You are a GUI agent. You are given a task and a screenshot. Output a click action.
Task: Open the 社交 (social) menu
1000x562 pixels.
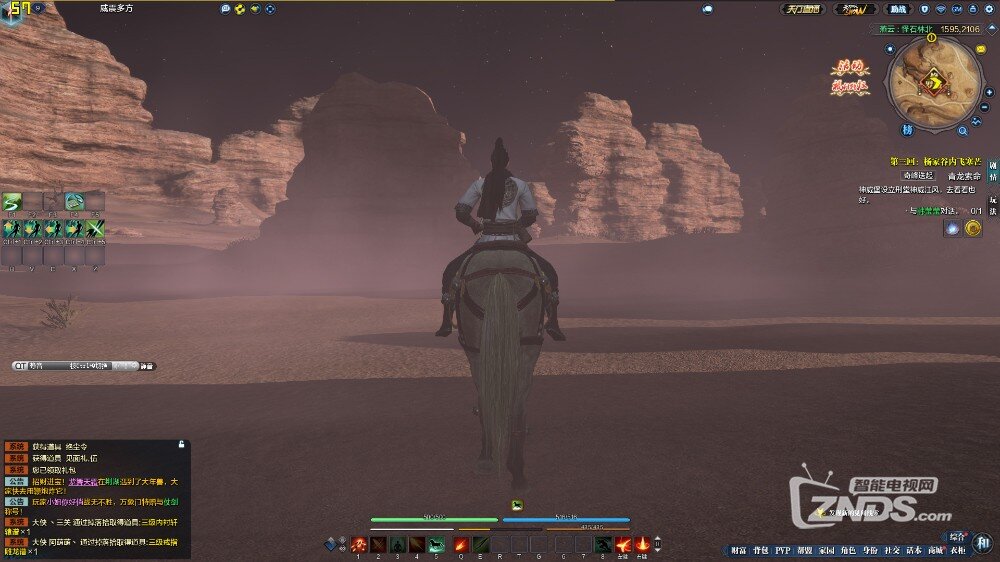pyautogui.click(x=892, y=550)
